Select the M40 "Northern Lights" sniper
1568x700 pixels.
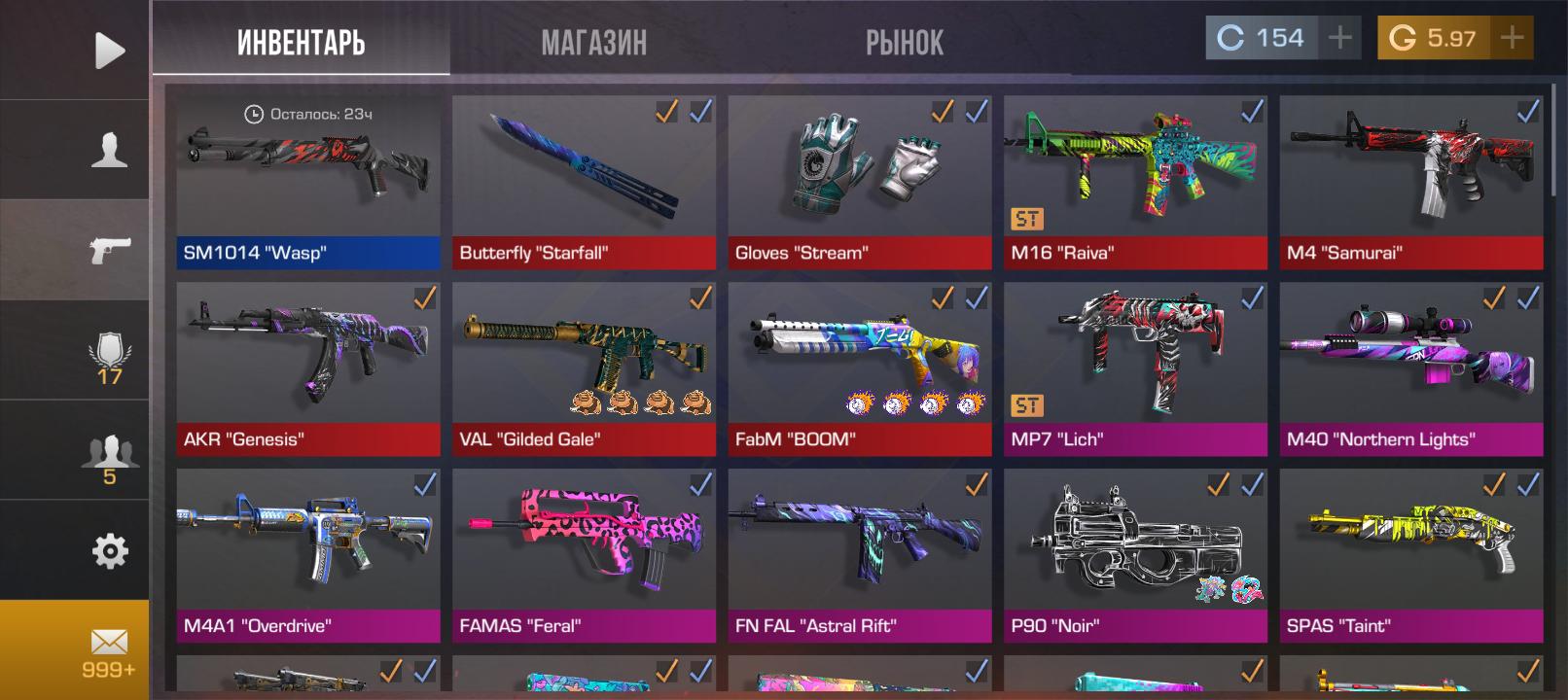[x=1411, y=368]
